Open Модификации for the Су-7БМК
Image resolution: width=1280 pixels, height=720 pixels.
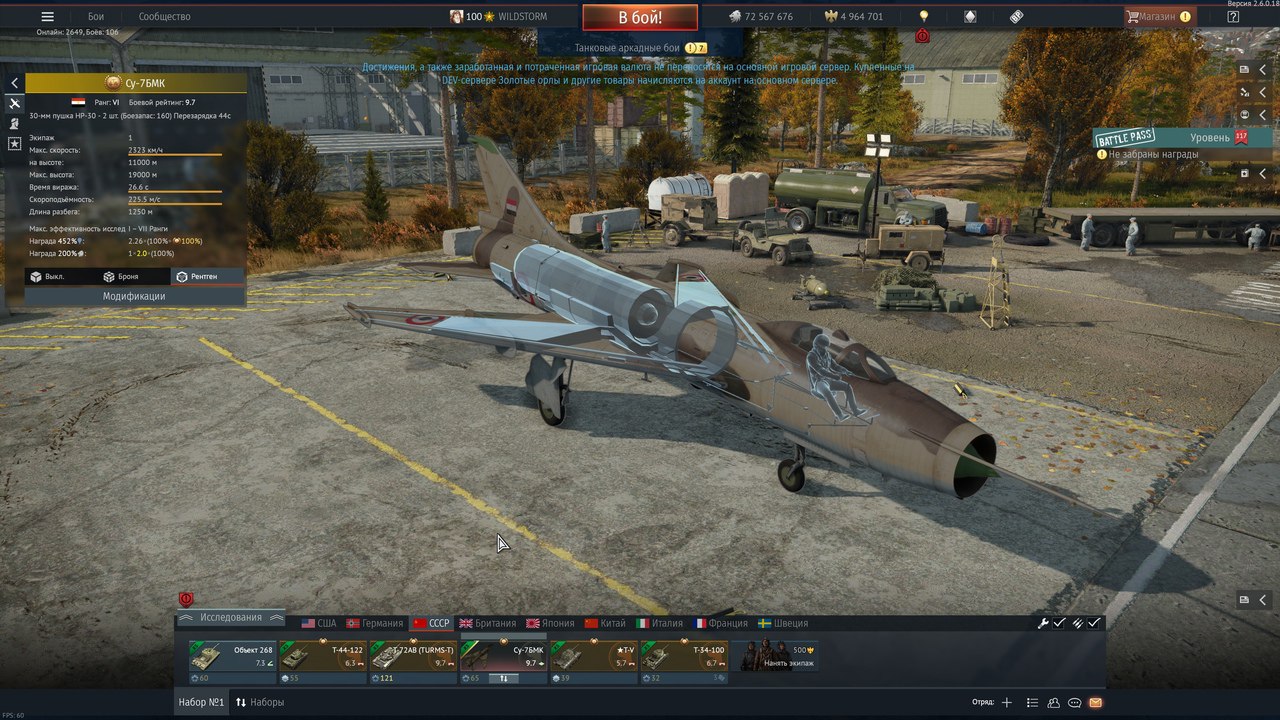click(134, 296)
